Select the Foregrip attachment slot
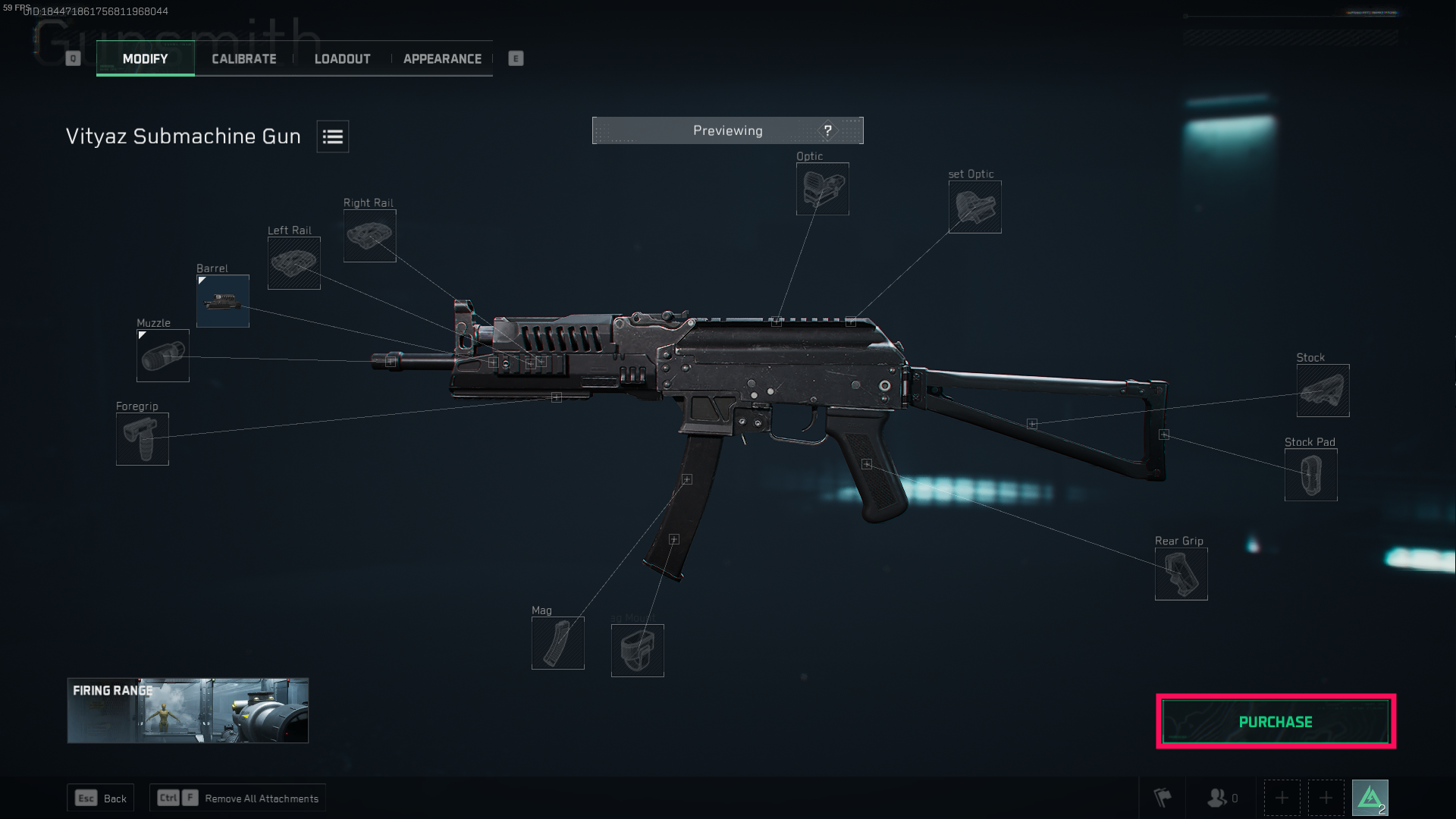The height and width of the screenshot is (819, 1456). click(x=142, y=439)
